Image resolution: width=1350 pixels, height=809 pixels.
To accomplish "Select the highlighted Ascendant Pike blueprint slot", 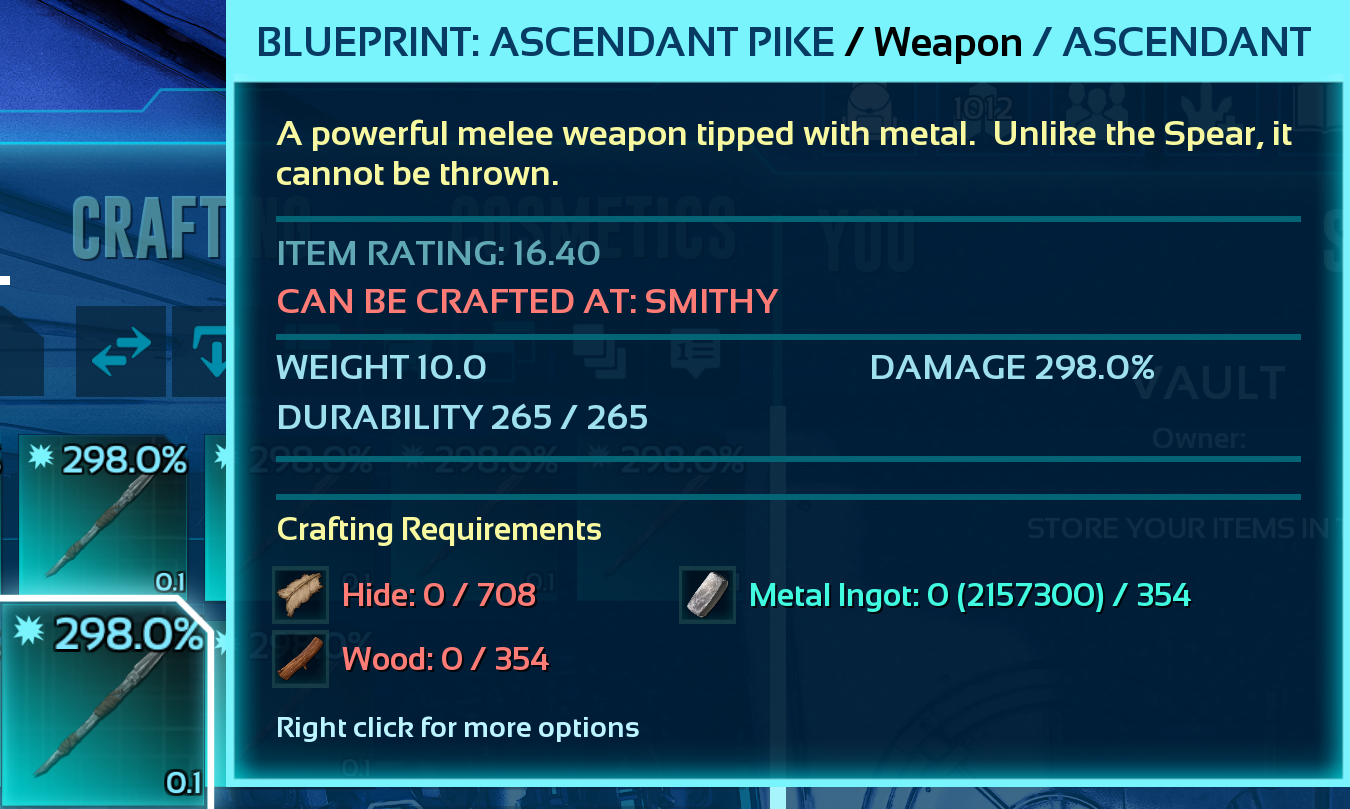I will point(105,703).
